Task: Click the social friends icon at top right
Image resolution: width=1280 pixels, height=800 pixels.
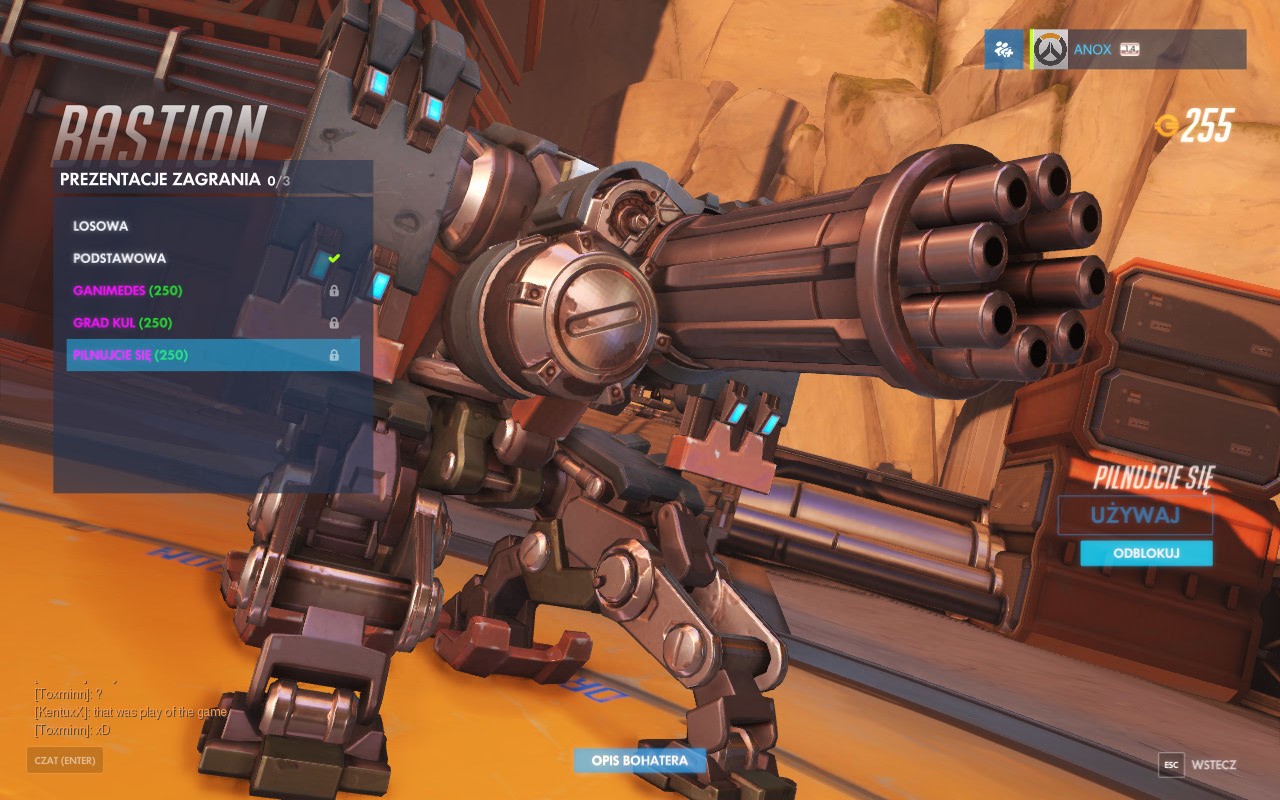Action: click(1002, 49)
